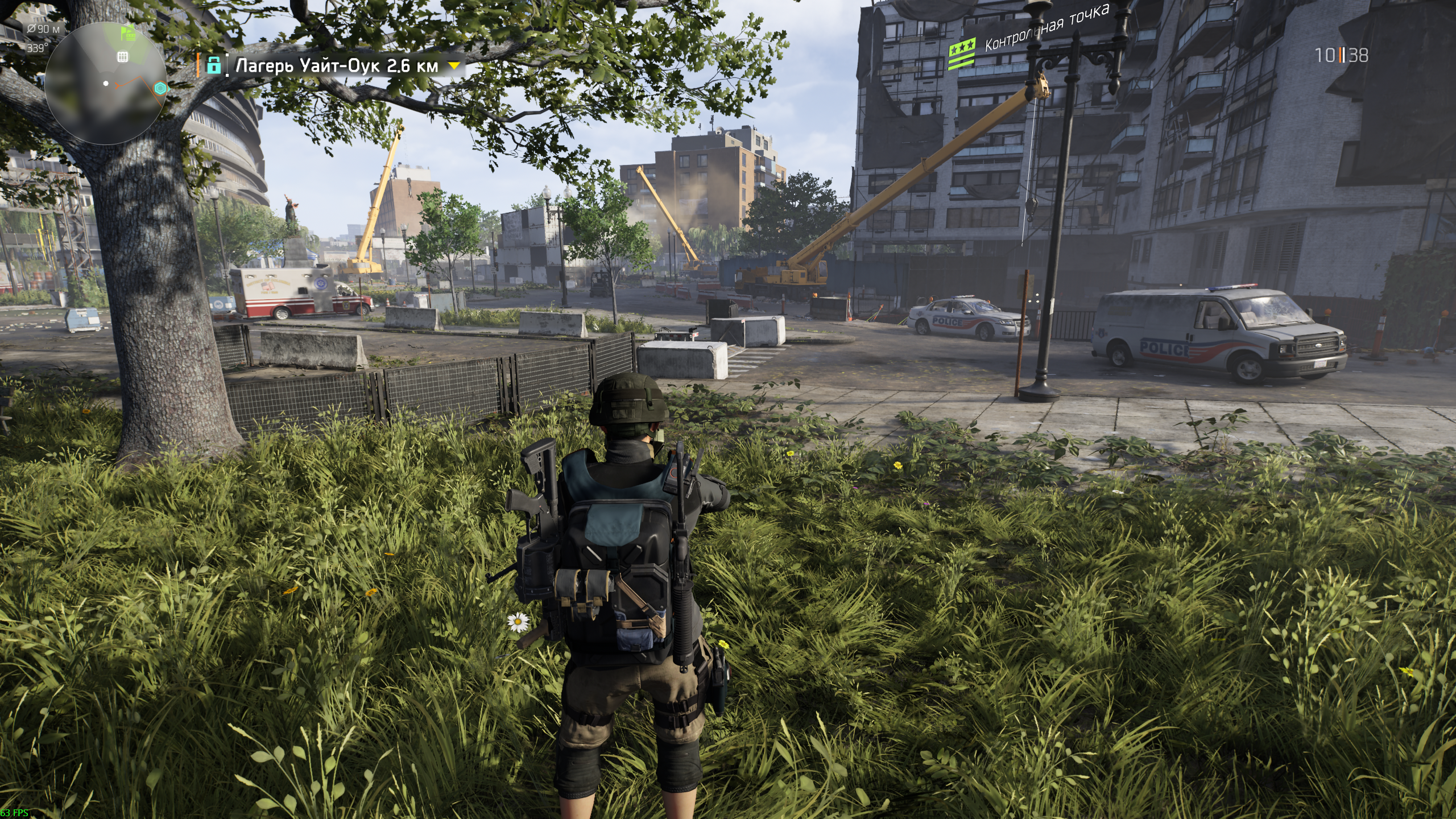This screenshot has width=1456, height=819.
Task: Open the circular minimap
Action: pos(105,84)
